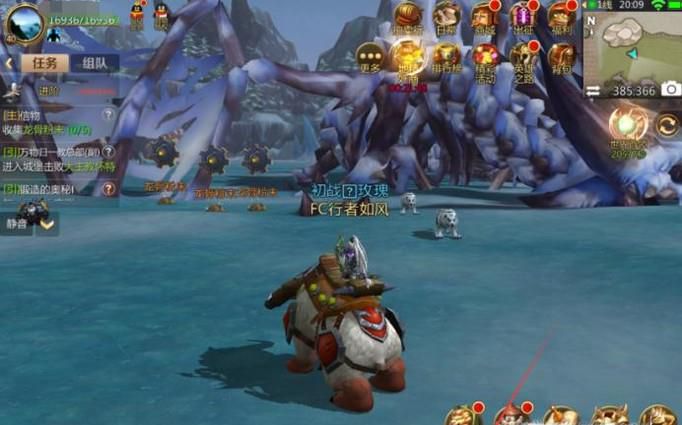Switch to the 组队 team tab
The height and width of the screenshot is (425, 682).
tap(95, 63)
